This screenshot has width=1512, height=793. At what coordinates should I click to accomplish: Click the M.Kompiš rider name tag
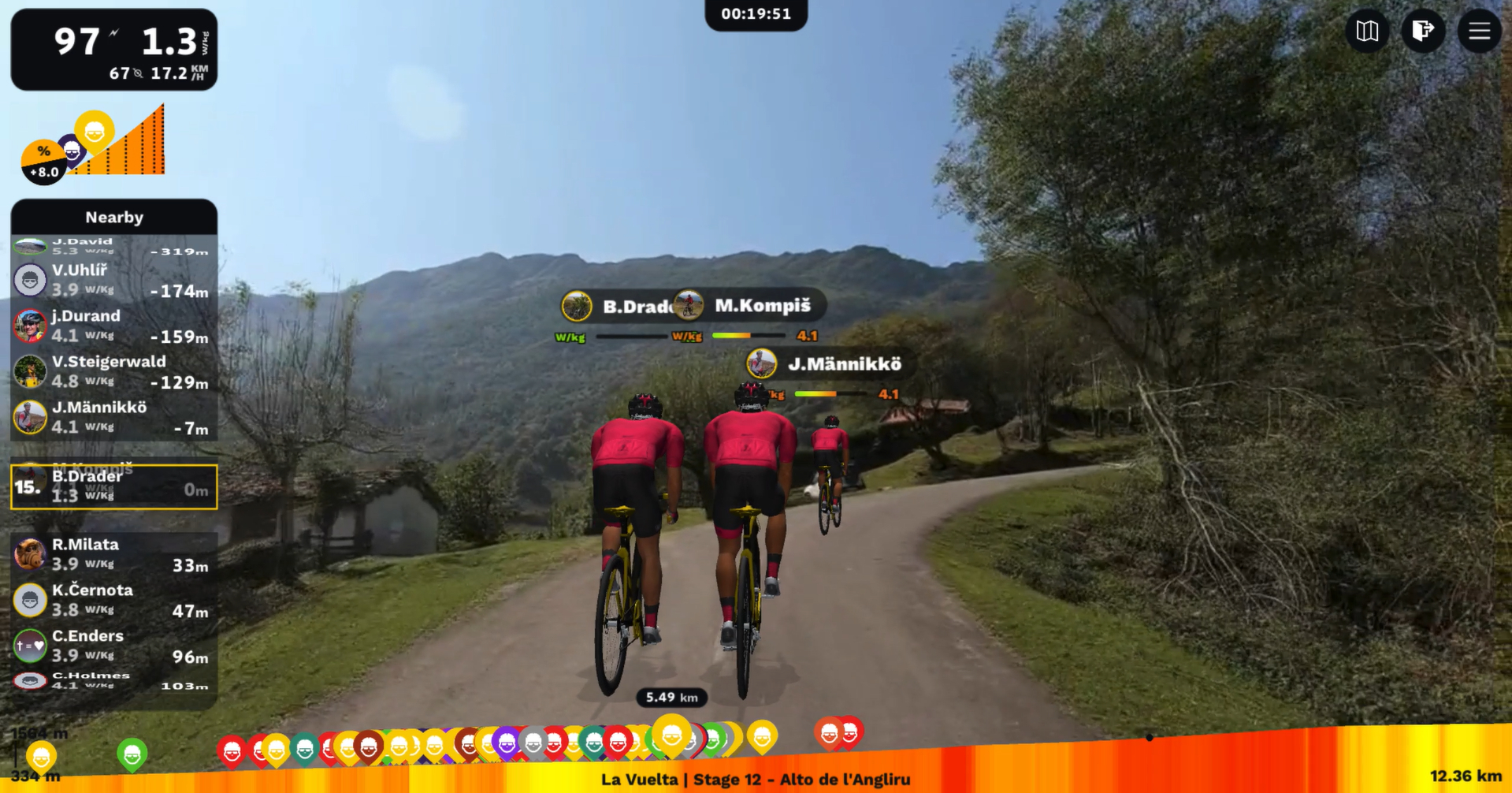750,306
